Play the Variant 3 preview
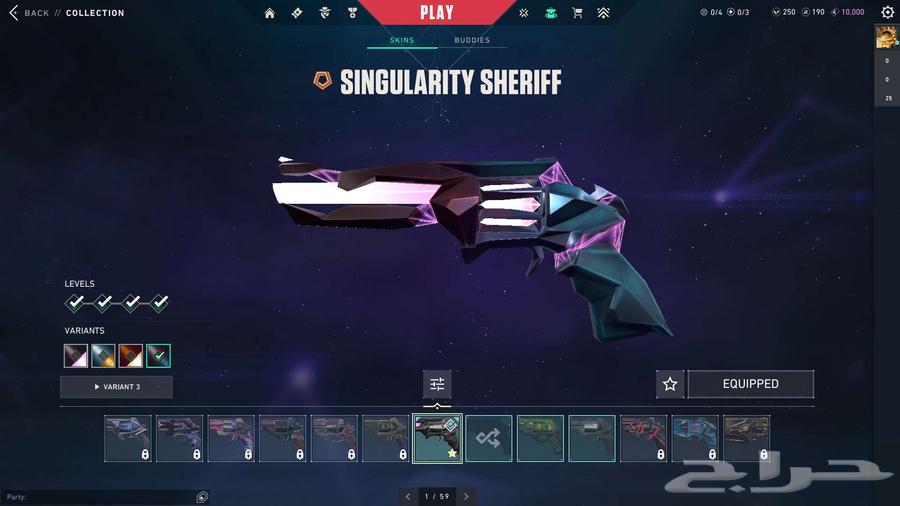 [x=116, y=387]
